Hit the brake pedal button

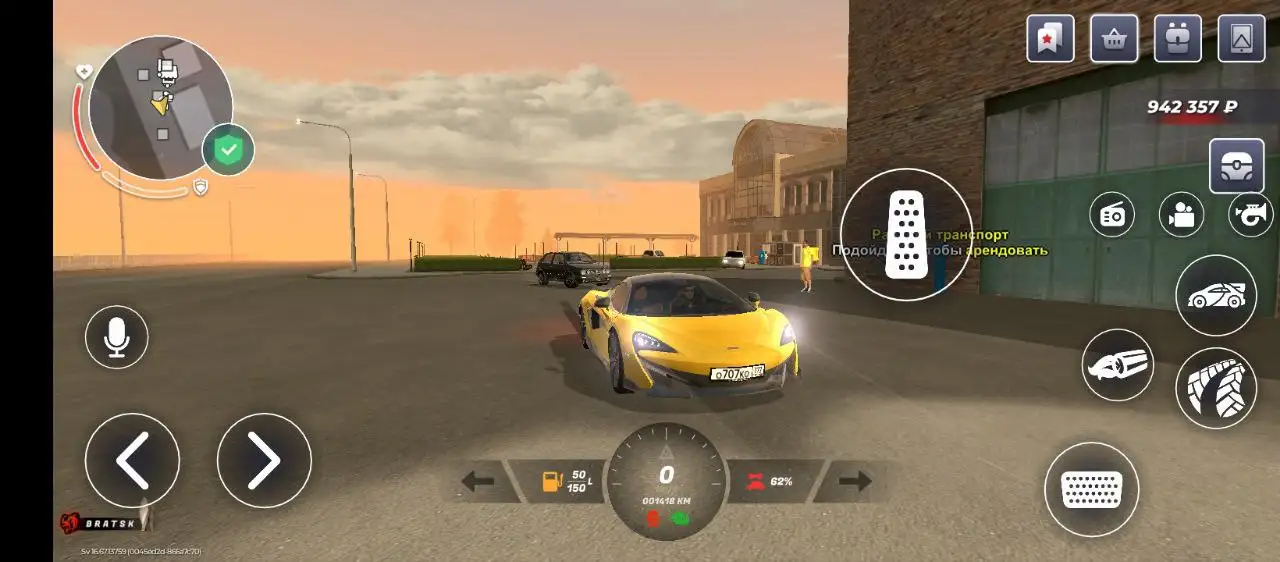tap(1091, 489)
